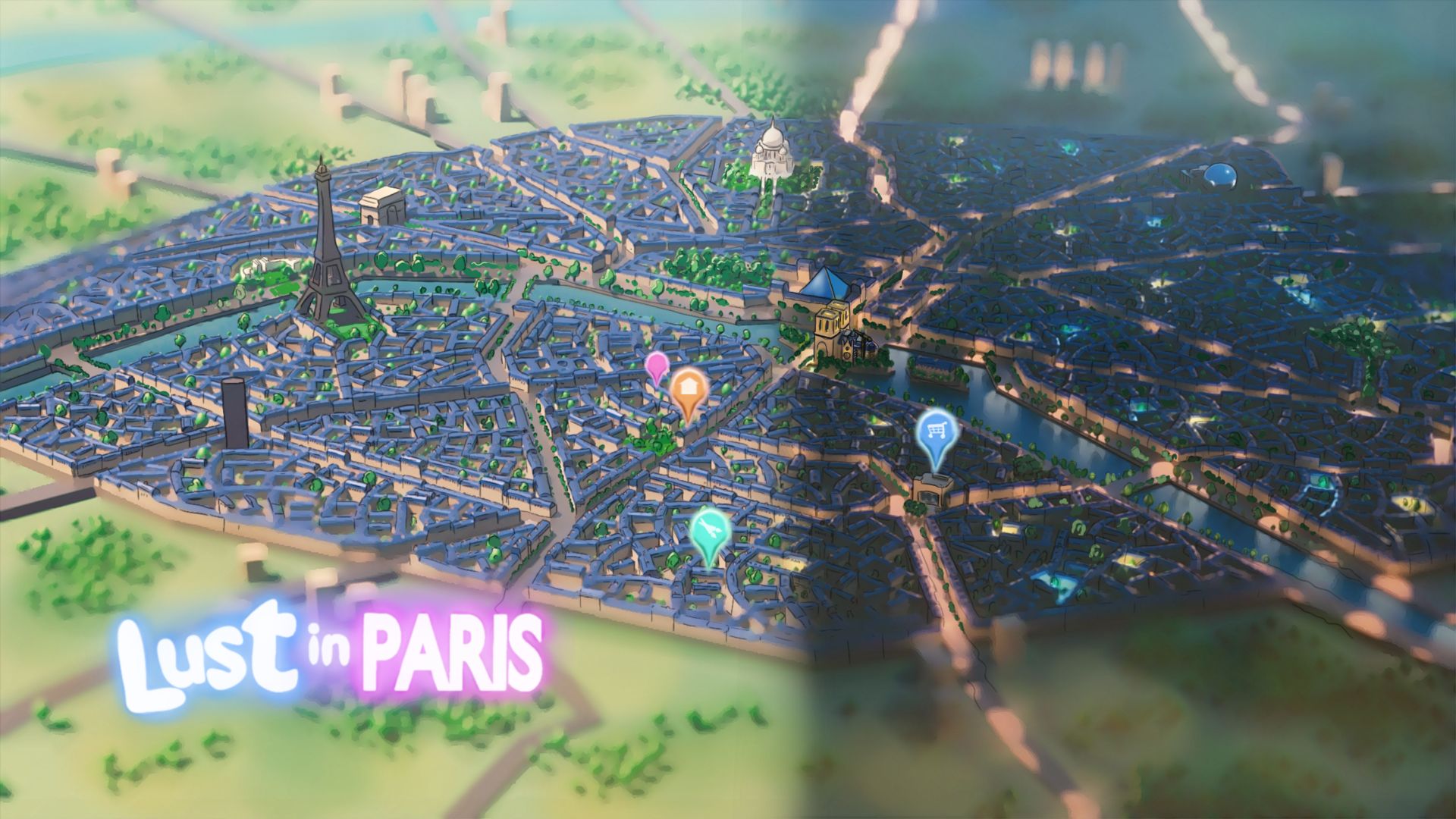Viewport: 1456px width, 819px height.
Task: Click the shop building under the cart pin
Action: pyautogui.click(x=935, y=489)
